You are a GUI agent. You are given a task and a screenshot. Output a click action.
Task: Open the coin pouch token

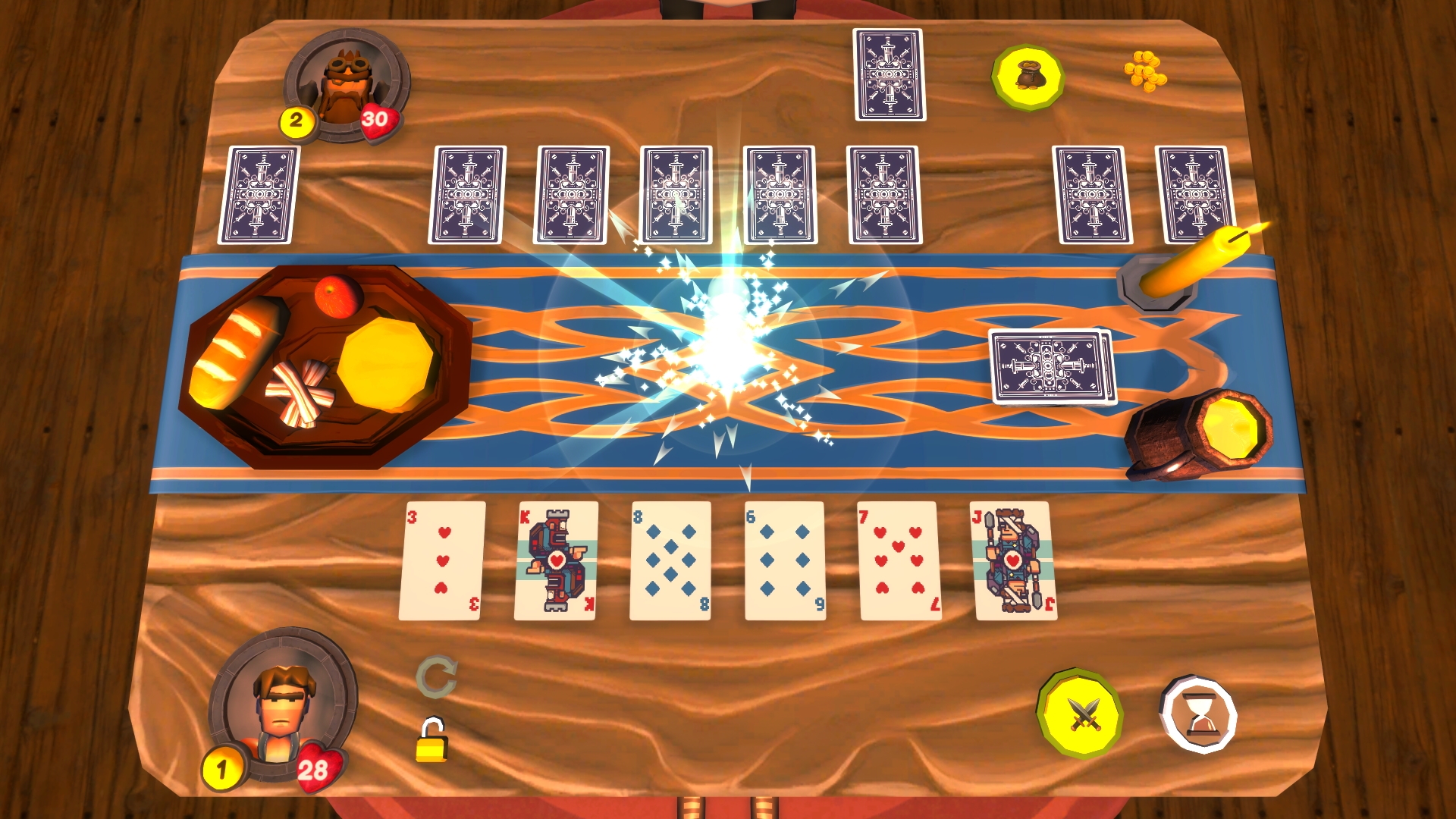(x=1028, y=76)
